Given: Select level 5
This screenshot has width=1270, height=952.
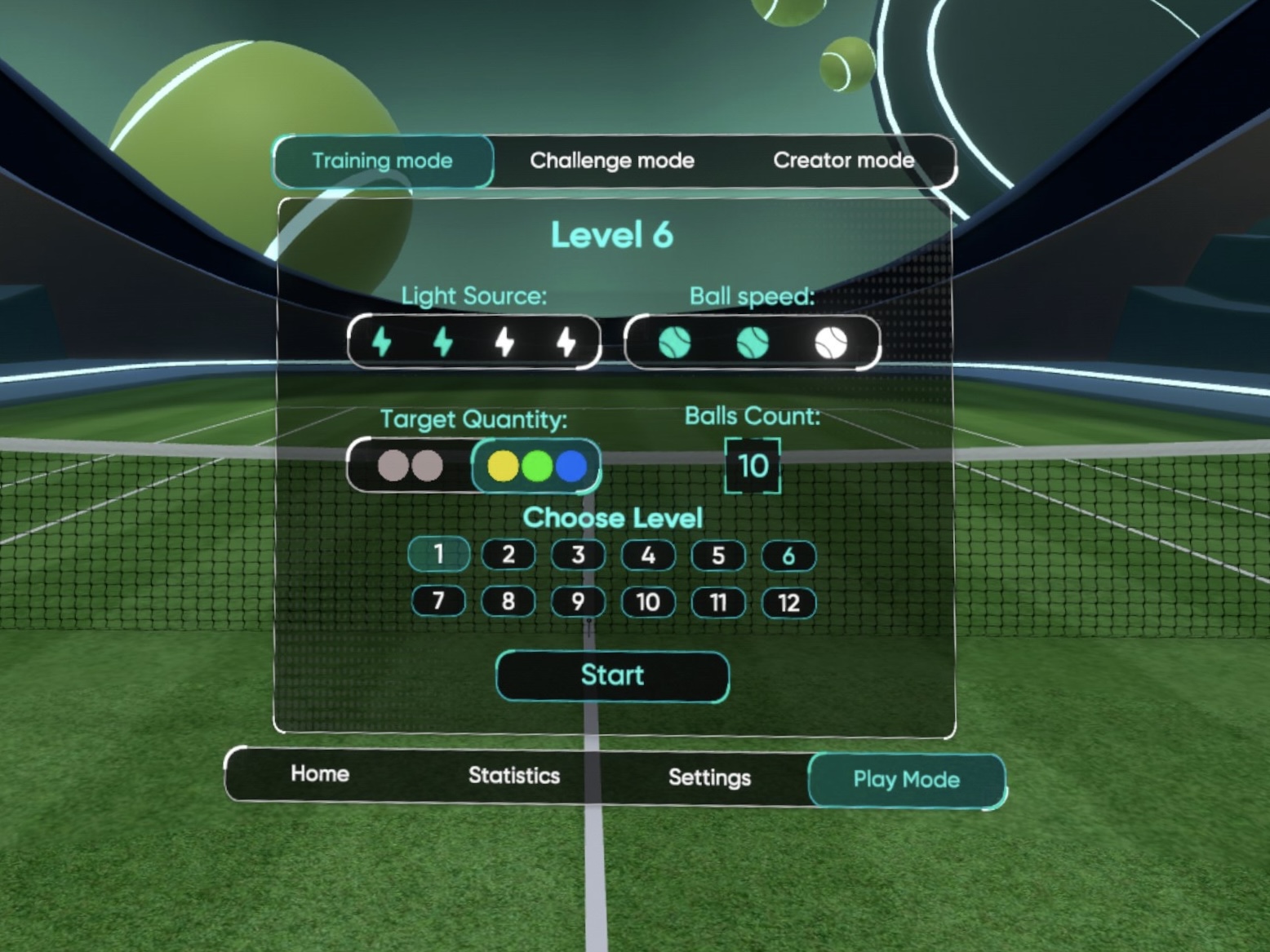Looking at the screenshot, I should [x=718, y=556].
